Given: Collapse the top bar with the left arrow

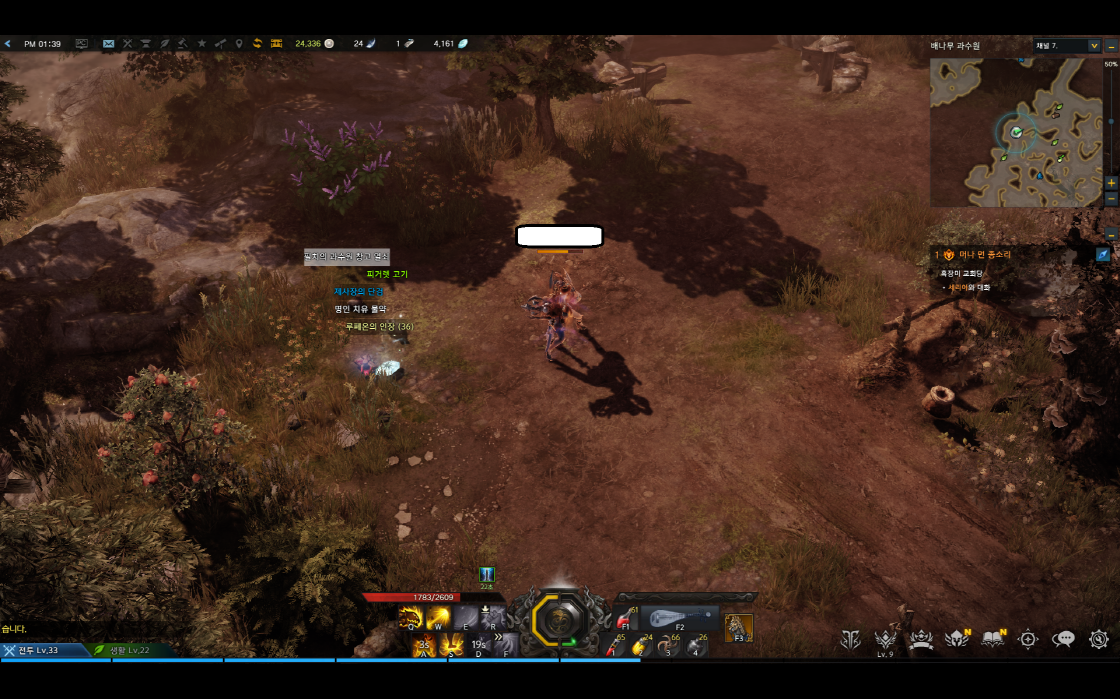Looking at the screenshot, I should click(8, 44).
